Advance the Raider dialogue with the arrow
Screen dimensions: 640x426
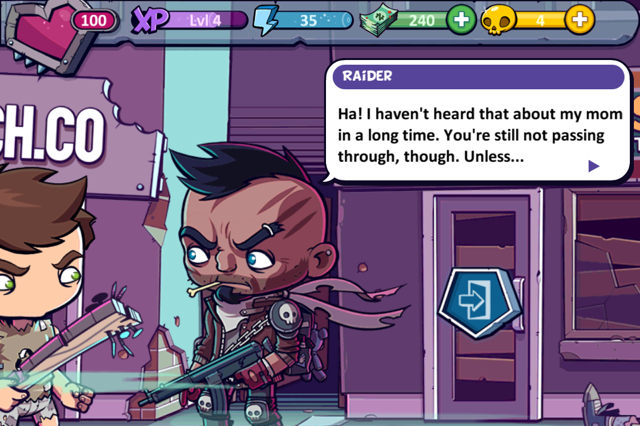(x=594, y=166)
